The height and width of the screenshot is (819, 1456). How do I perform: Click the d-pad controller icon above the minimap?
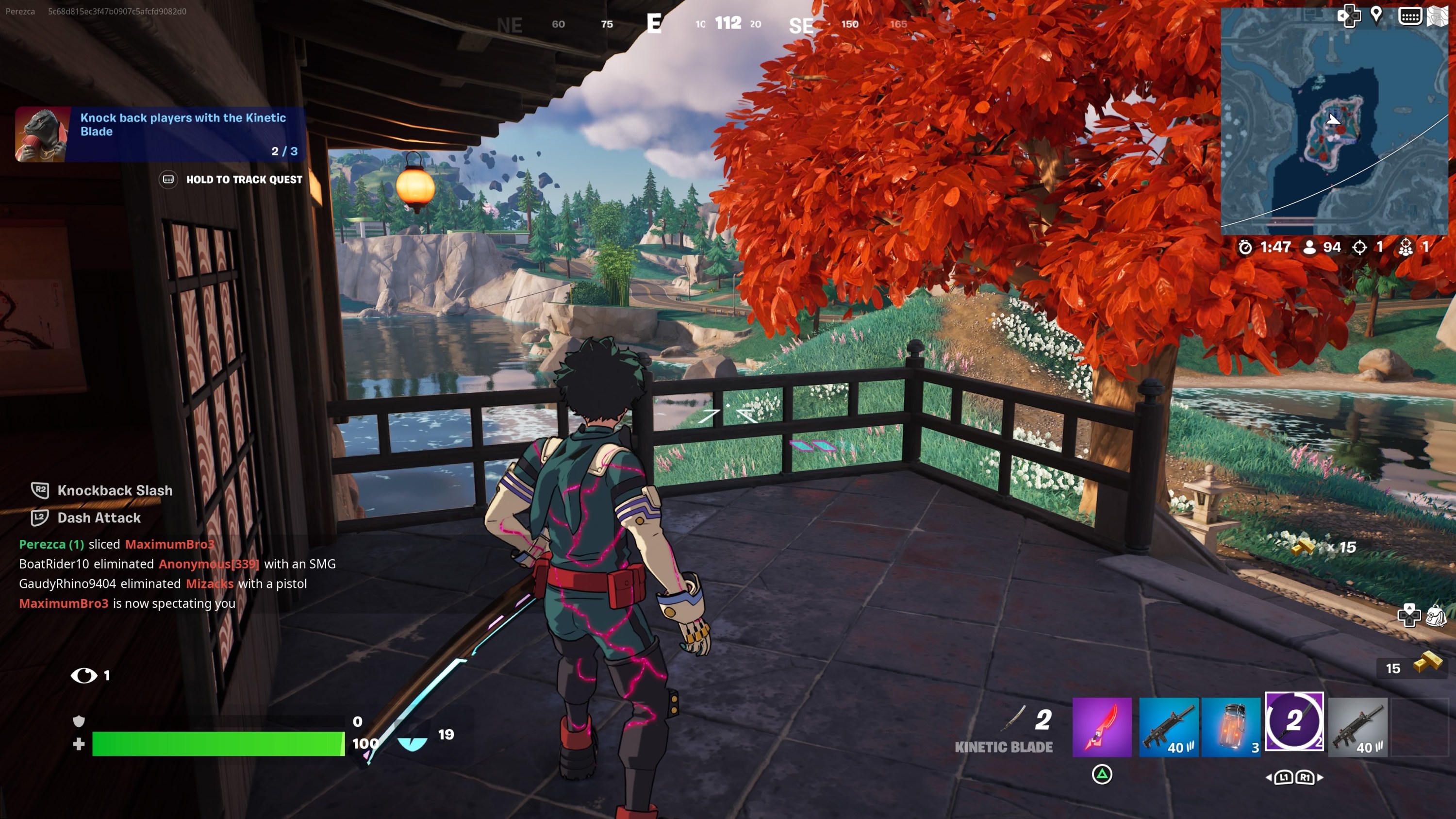[x=1352, y=16]
